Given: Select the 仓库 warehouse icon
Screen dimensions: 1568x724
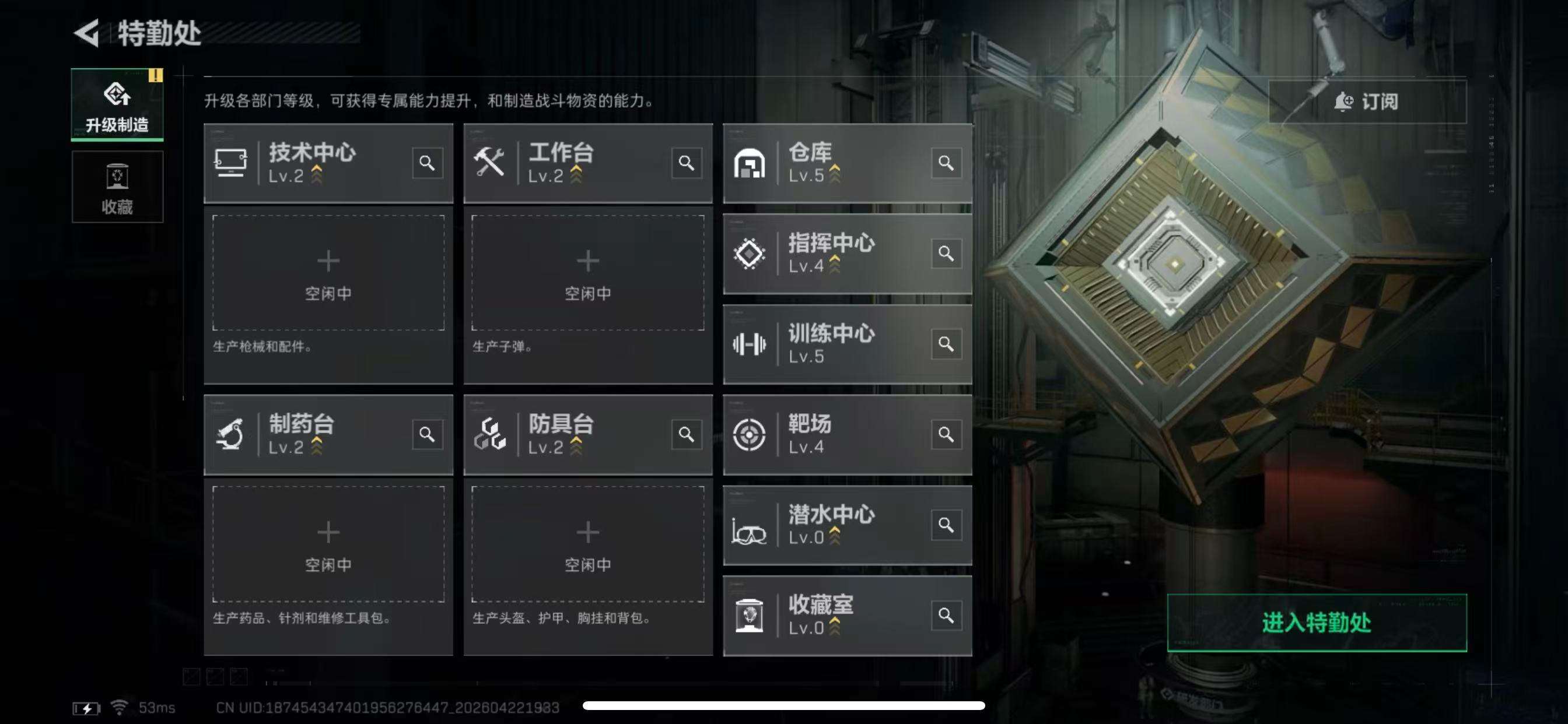Looking at the screenshot, I should pyautogui.click(x=751, y=163).
